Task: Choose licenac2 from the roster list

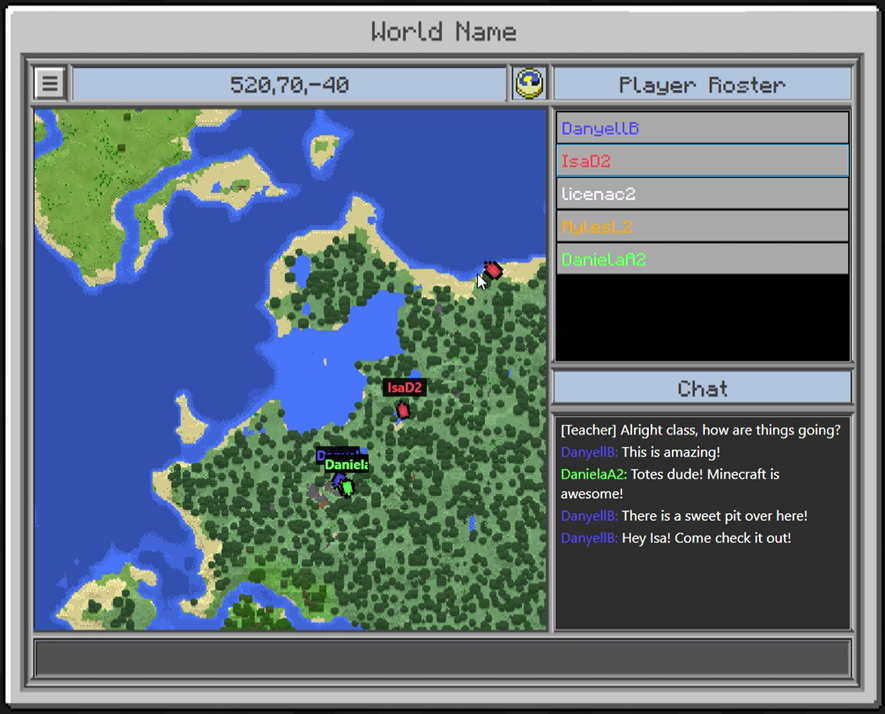Action: pos(702,194)
